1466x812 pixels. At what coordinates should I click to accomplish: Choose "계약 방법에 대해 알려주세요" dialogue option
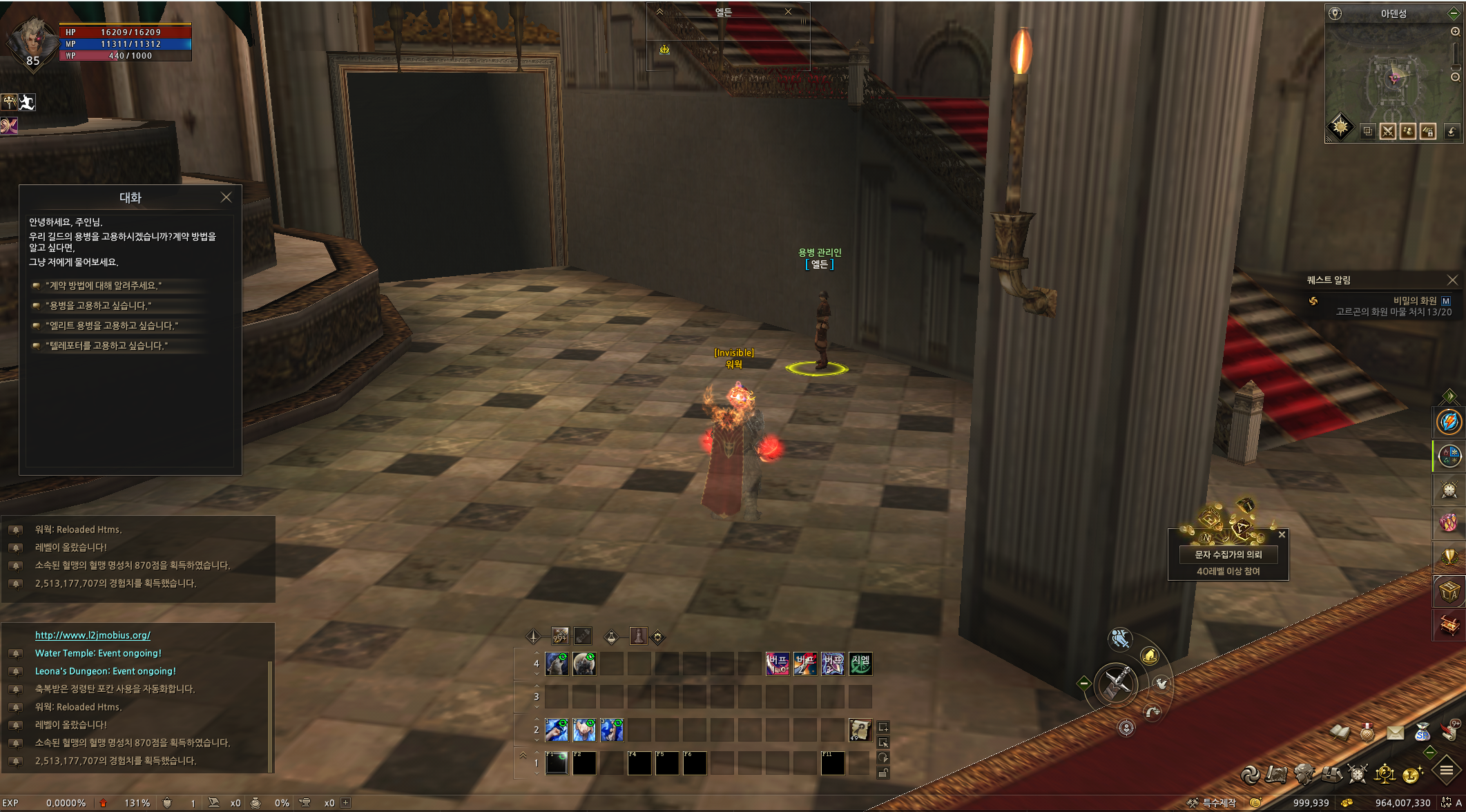pyautogui.click(x=104, y=286)
